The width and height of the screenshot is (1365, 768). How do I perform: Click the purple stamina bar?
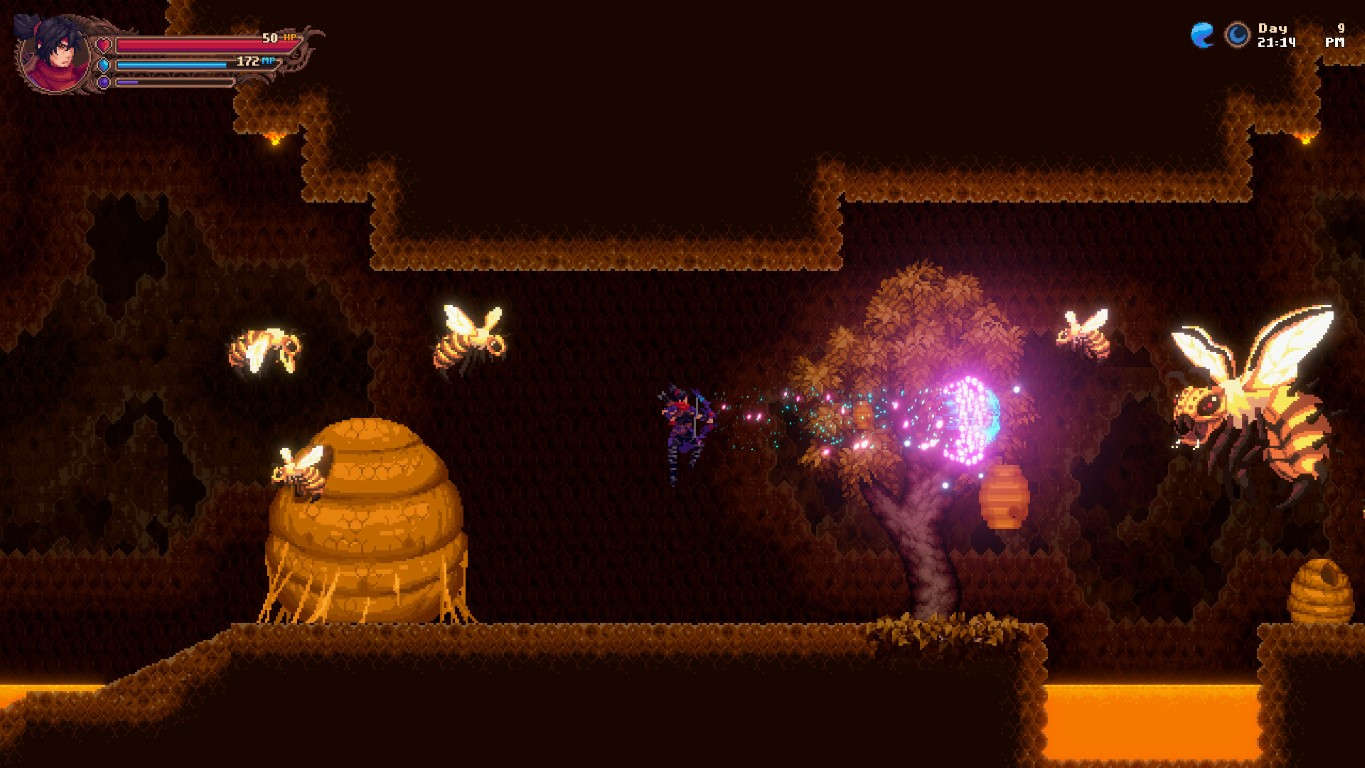[127, 82]
